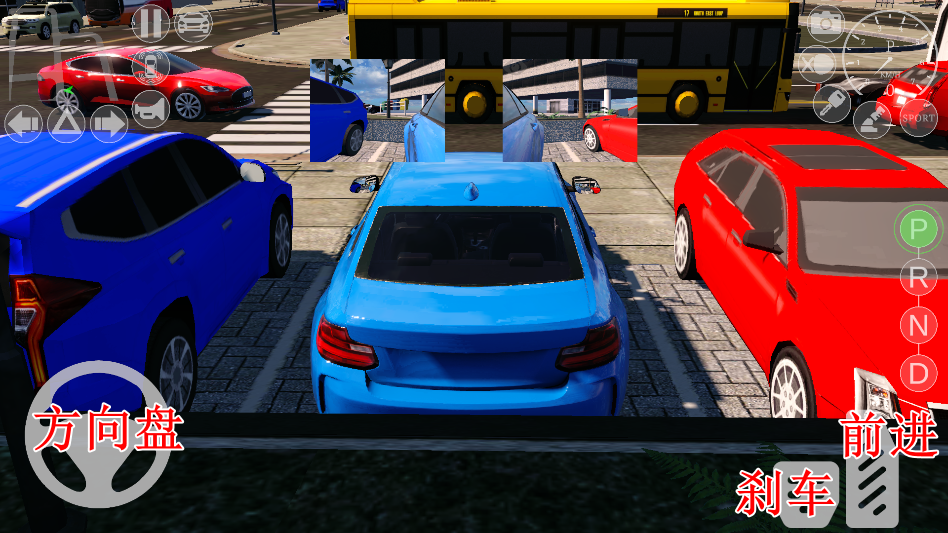Put the car in drive gear D
948x533 pixels.
point(917,373)
